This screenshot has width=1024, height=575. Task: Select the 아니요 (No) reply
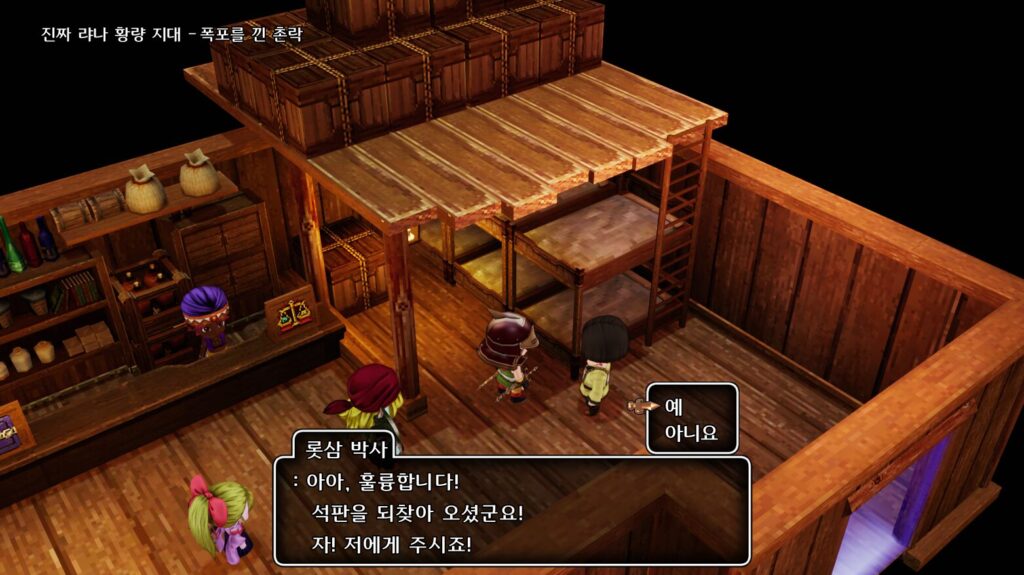pos(690,434)
